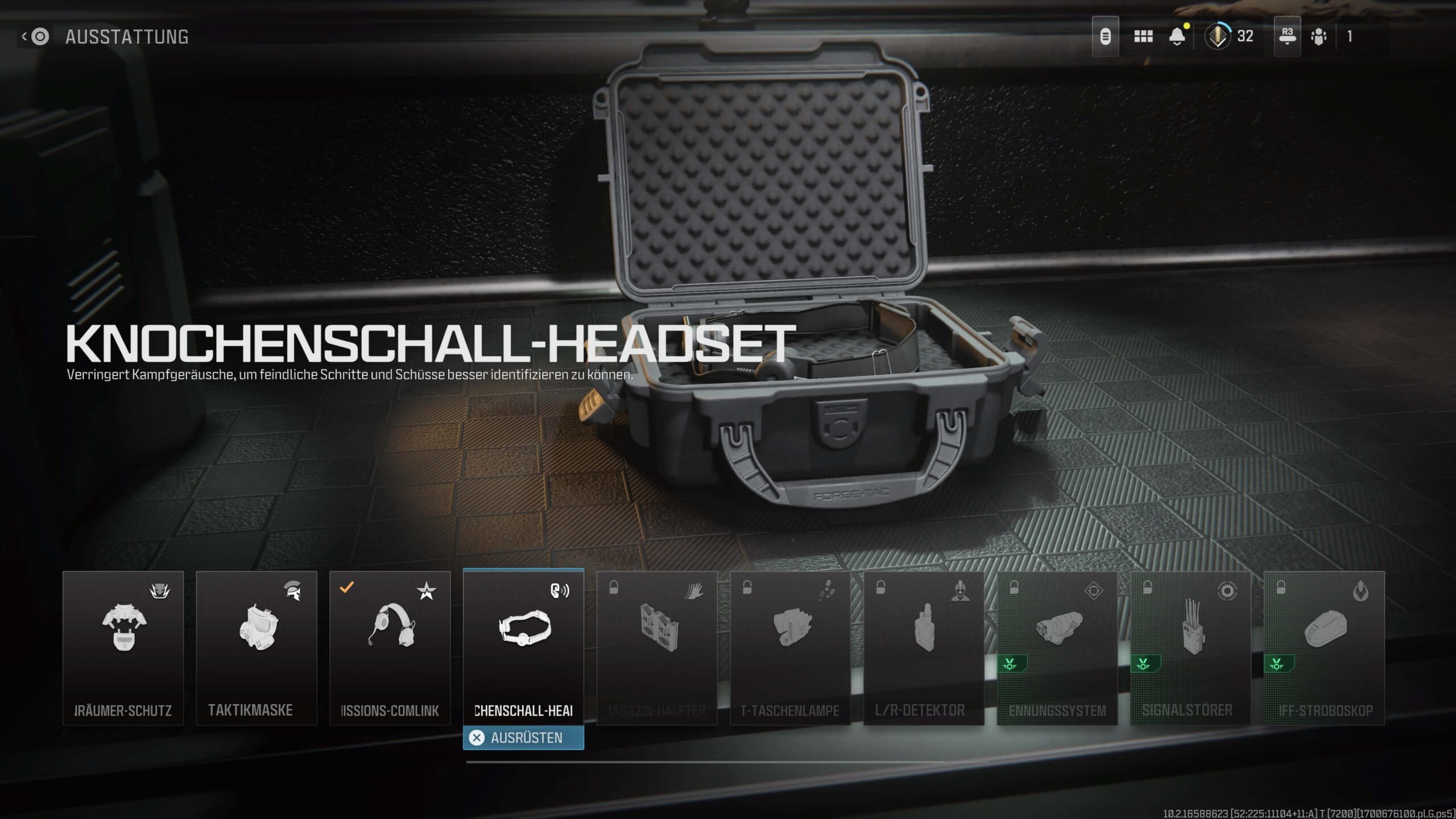Screen dimensions: 1456x819
Task: Select the locked Magazin-Halfter tile
Action: click(657, 647)
